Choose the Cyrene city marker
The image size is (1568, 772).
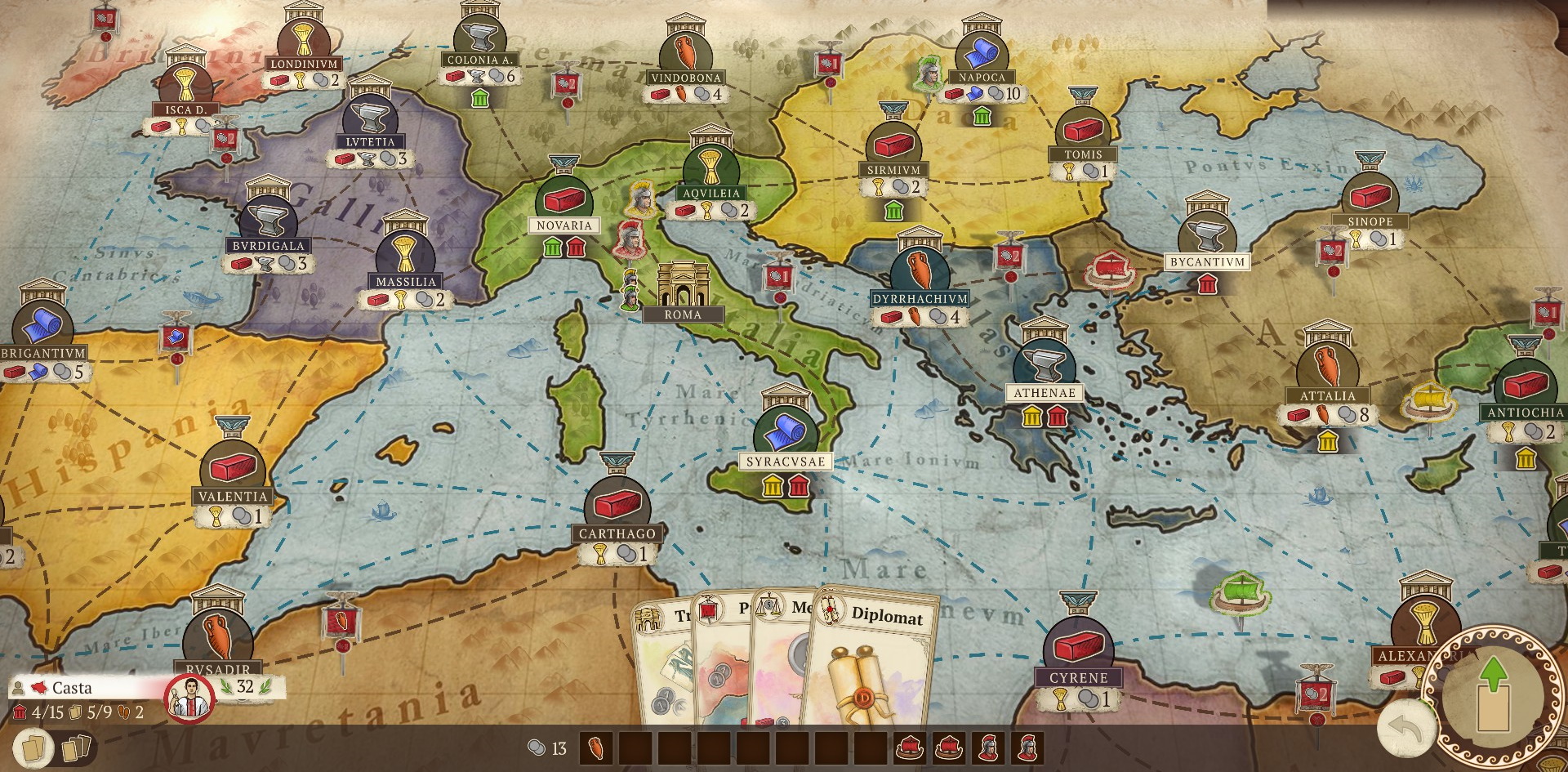pyautogui.click(x=1078, y=648)
